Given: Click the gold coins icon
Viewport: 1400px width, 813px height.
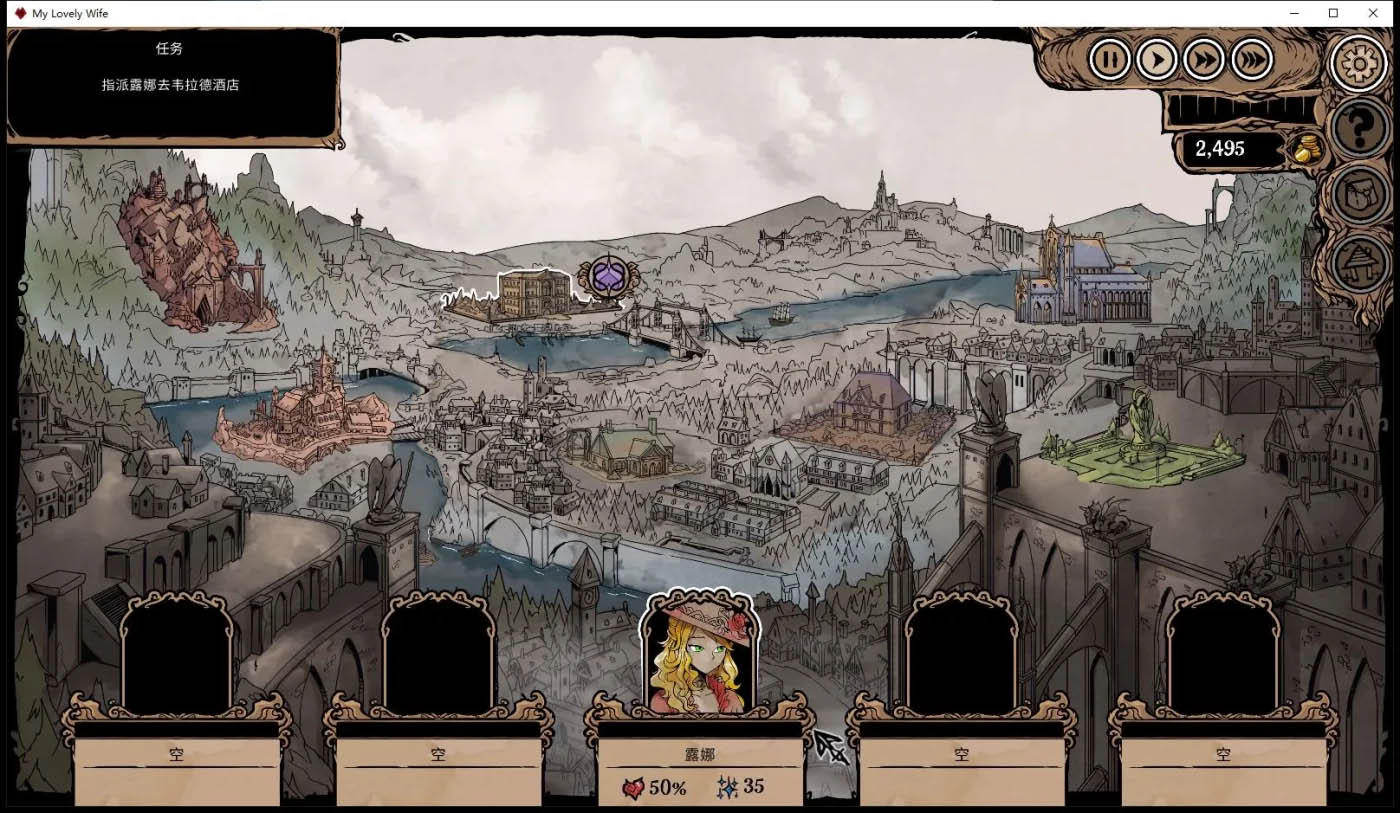Looking at the screenshot, I should [x=1307, y=150].
